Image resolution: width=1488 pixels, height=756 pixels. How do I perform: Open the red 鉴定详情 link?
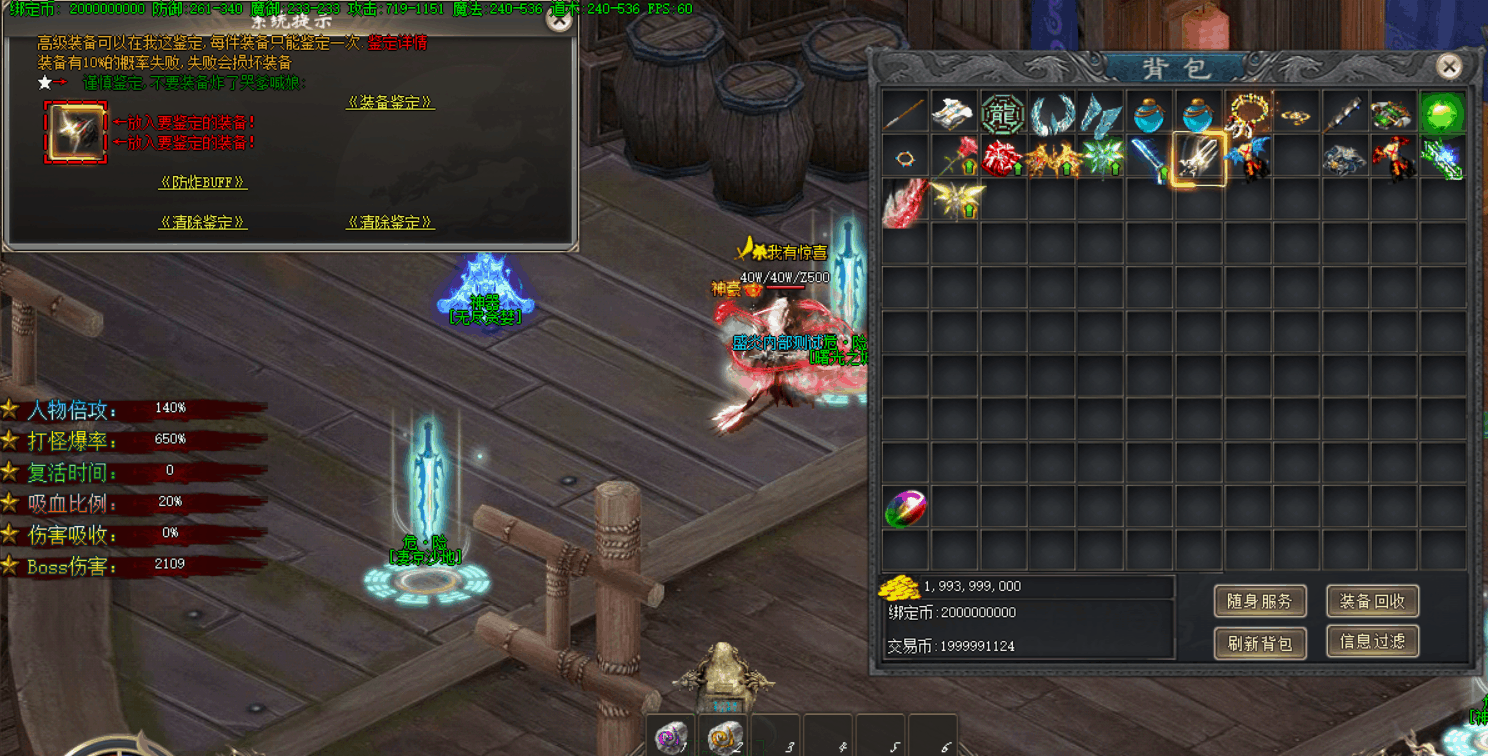(397, 43)
